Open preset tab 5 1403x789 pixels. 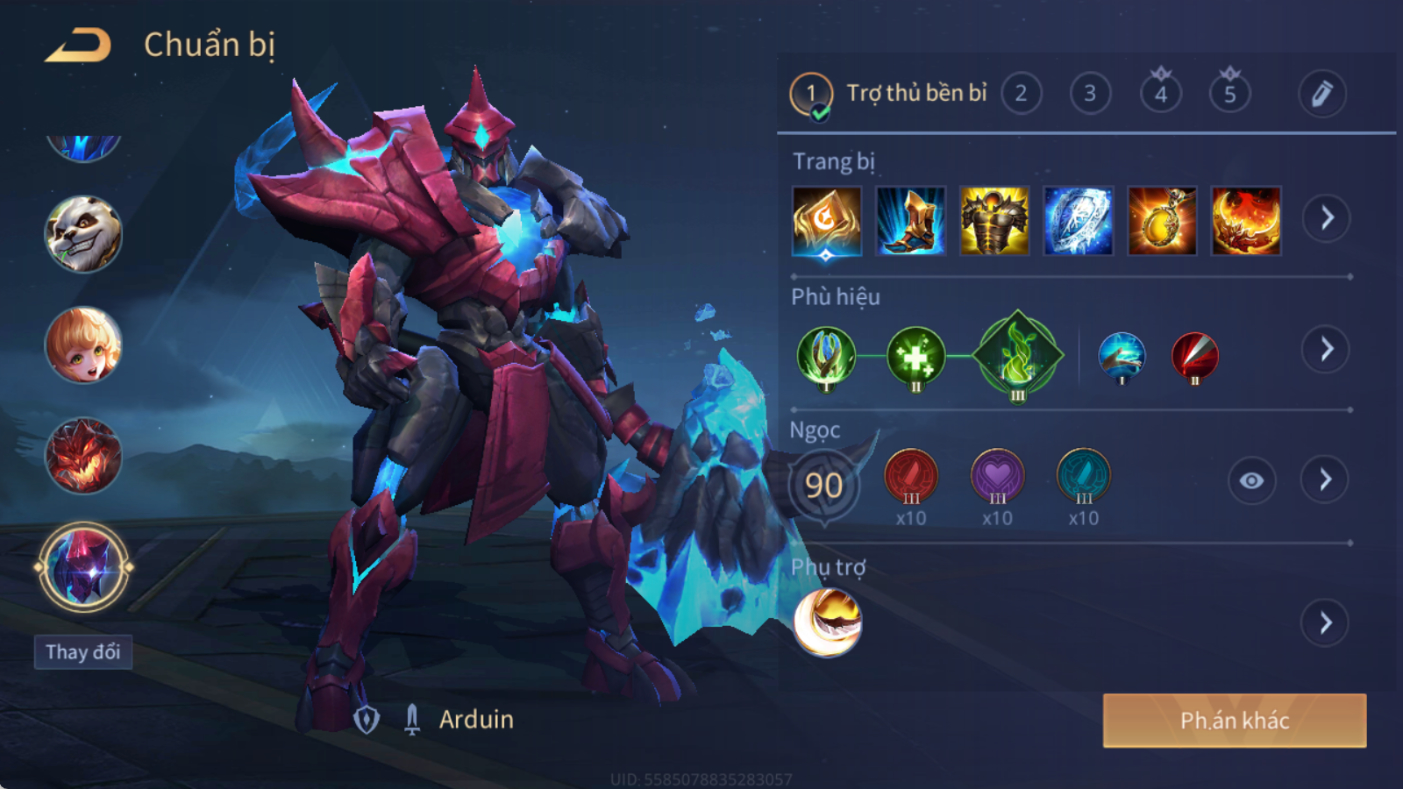point(1230,94)
